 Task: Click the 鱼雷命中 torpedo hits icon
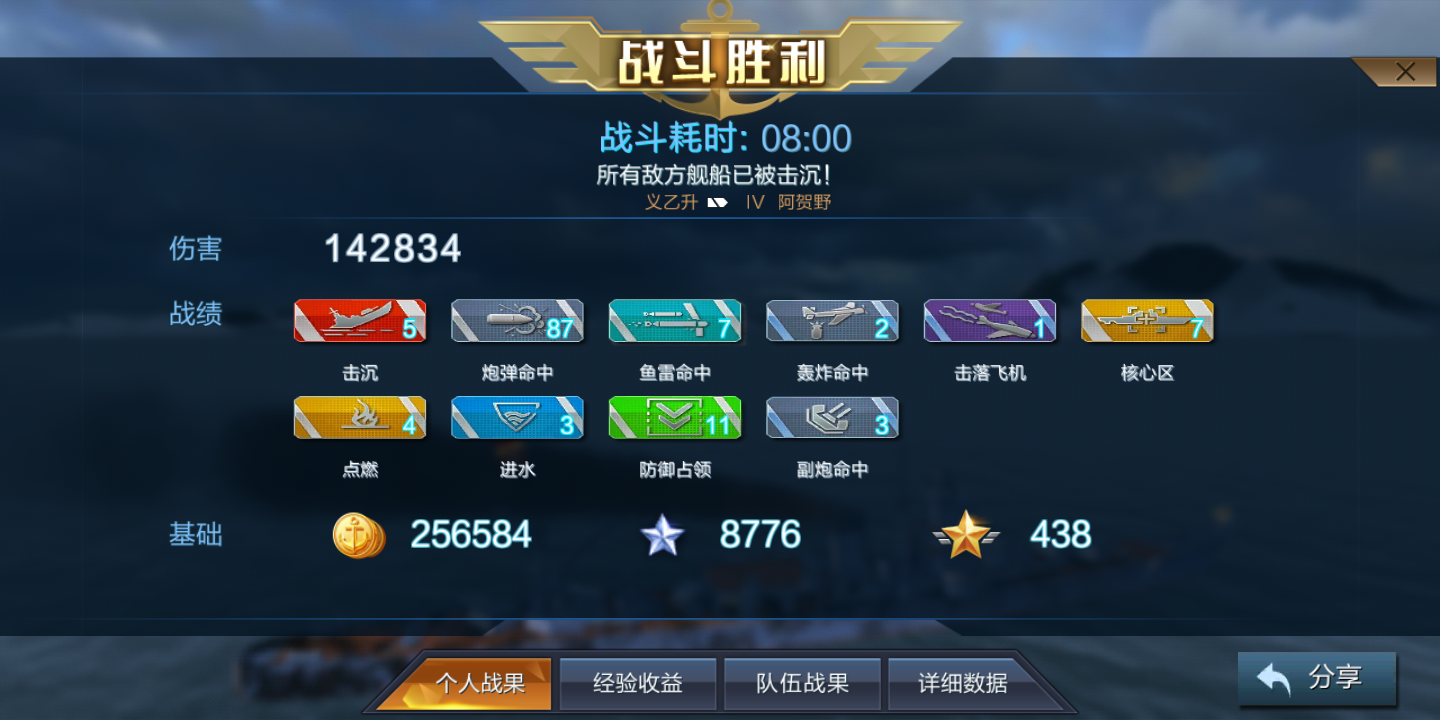pyautogui.click(x=674, y=321)
